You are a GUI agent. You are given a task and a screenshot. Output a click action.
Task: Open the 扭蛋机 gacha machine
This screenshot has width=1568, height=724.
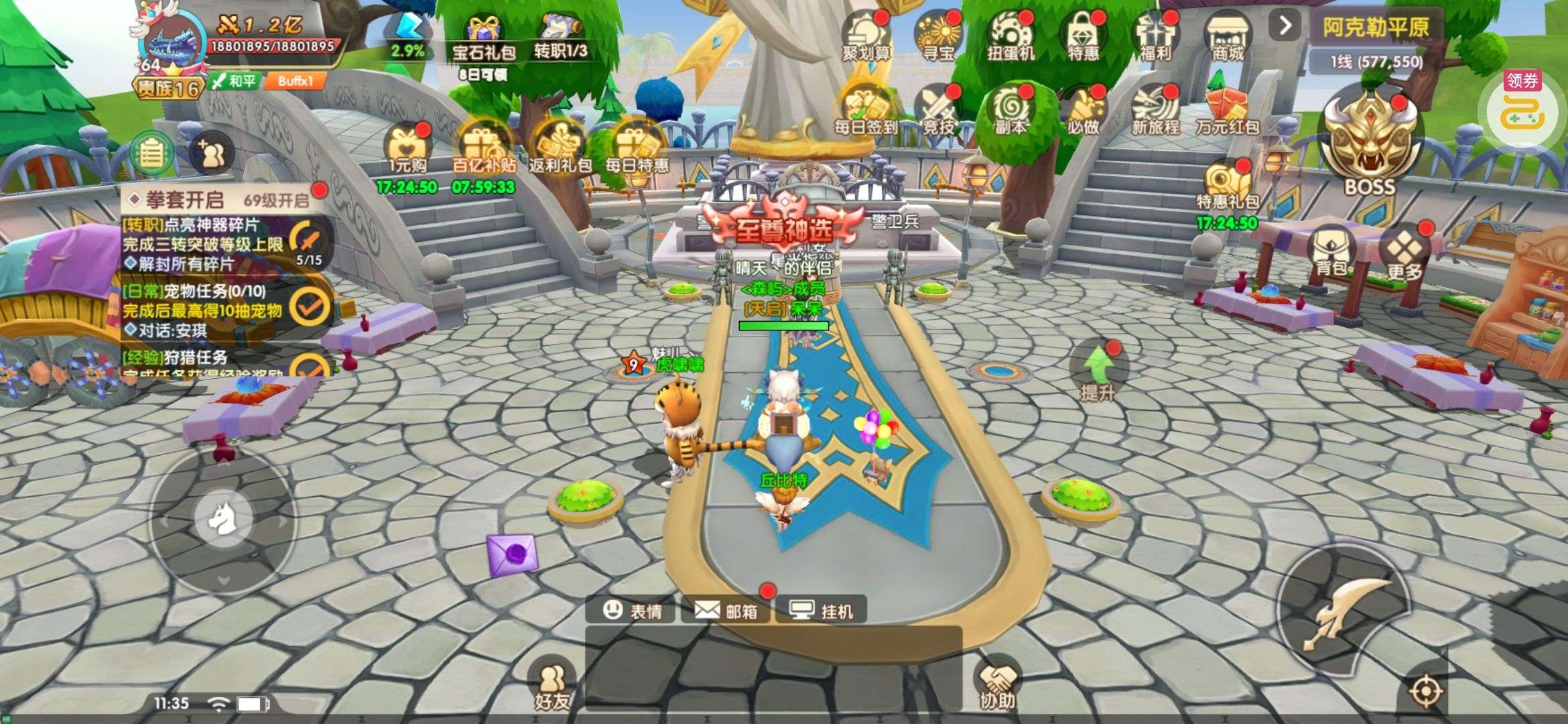click(1011, 37)
